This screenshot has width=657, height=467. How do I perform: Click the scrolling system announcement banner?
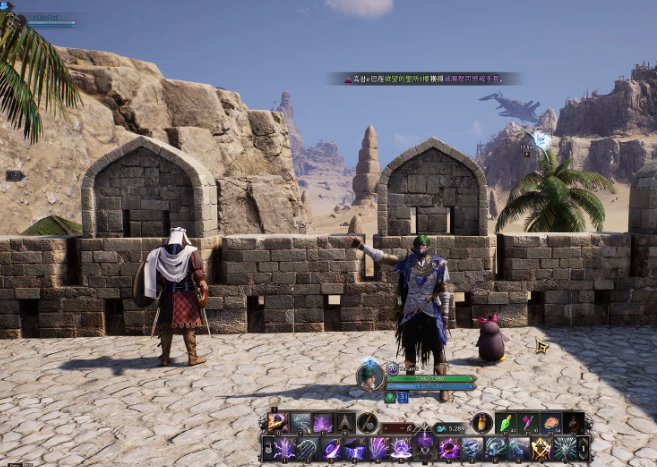pos(427,78)
